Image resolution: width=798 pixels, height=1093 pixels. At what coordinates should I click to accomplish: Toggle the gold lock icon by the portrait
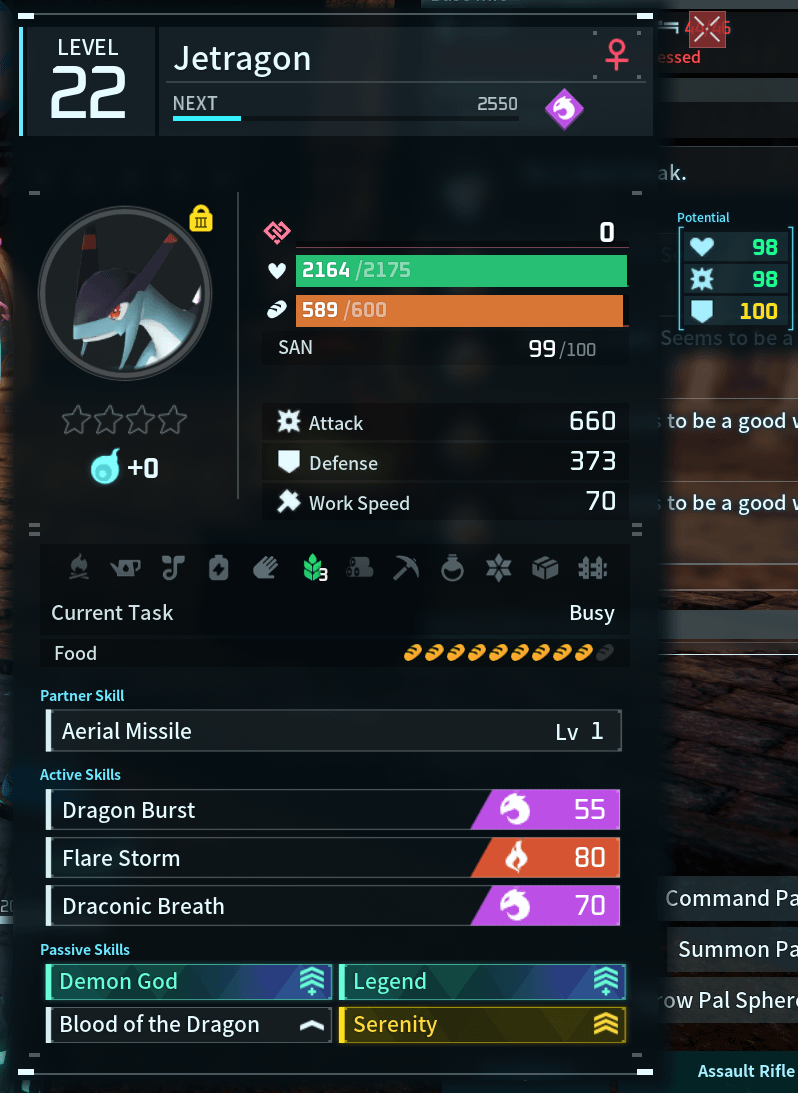[201, 218]
